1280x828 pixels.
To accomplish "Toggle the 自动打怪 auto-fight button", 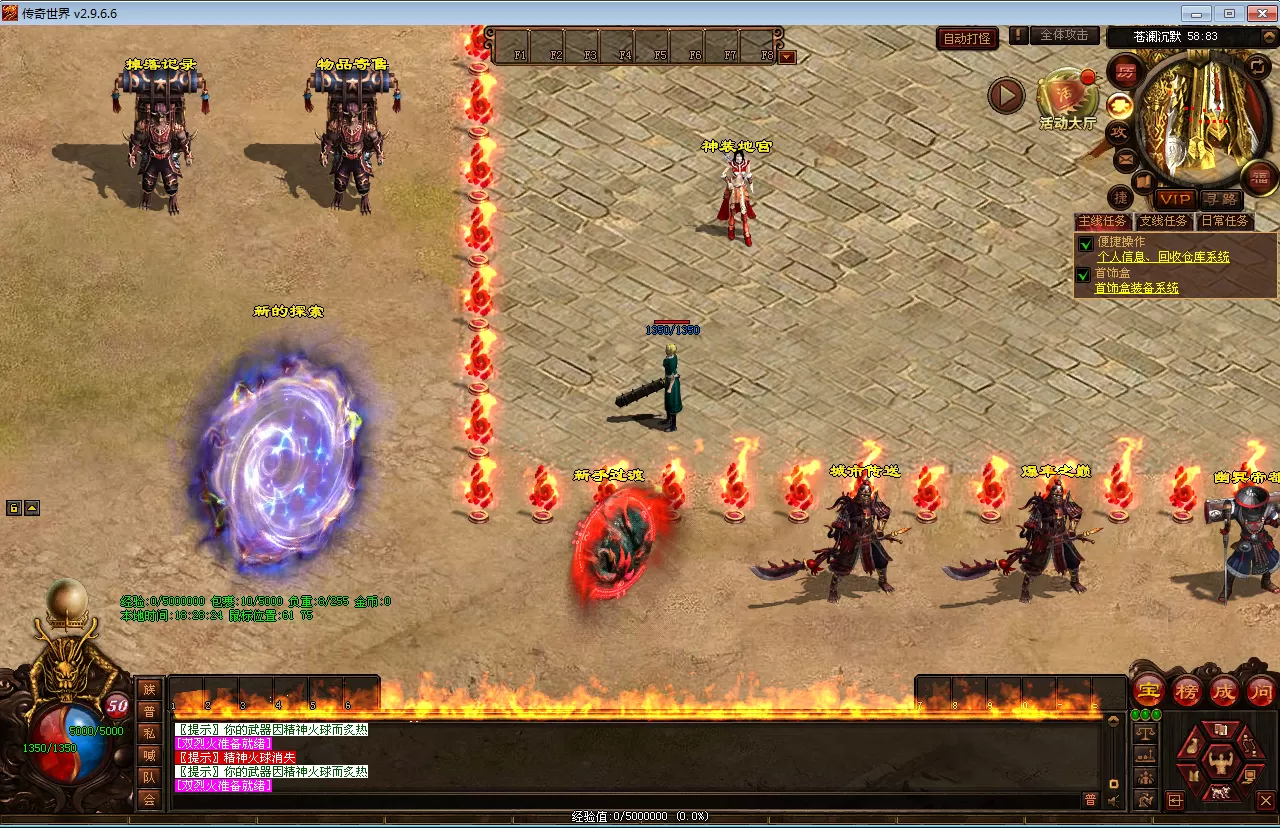I will pyautogui.click(x=968, y=38).
